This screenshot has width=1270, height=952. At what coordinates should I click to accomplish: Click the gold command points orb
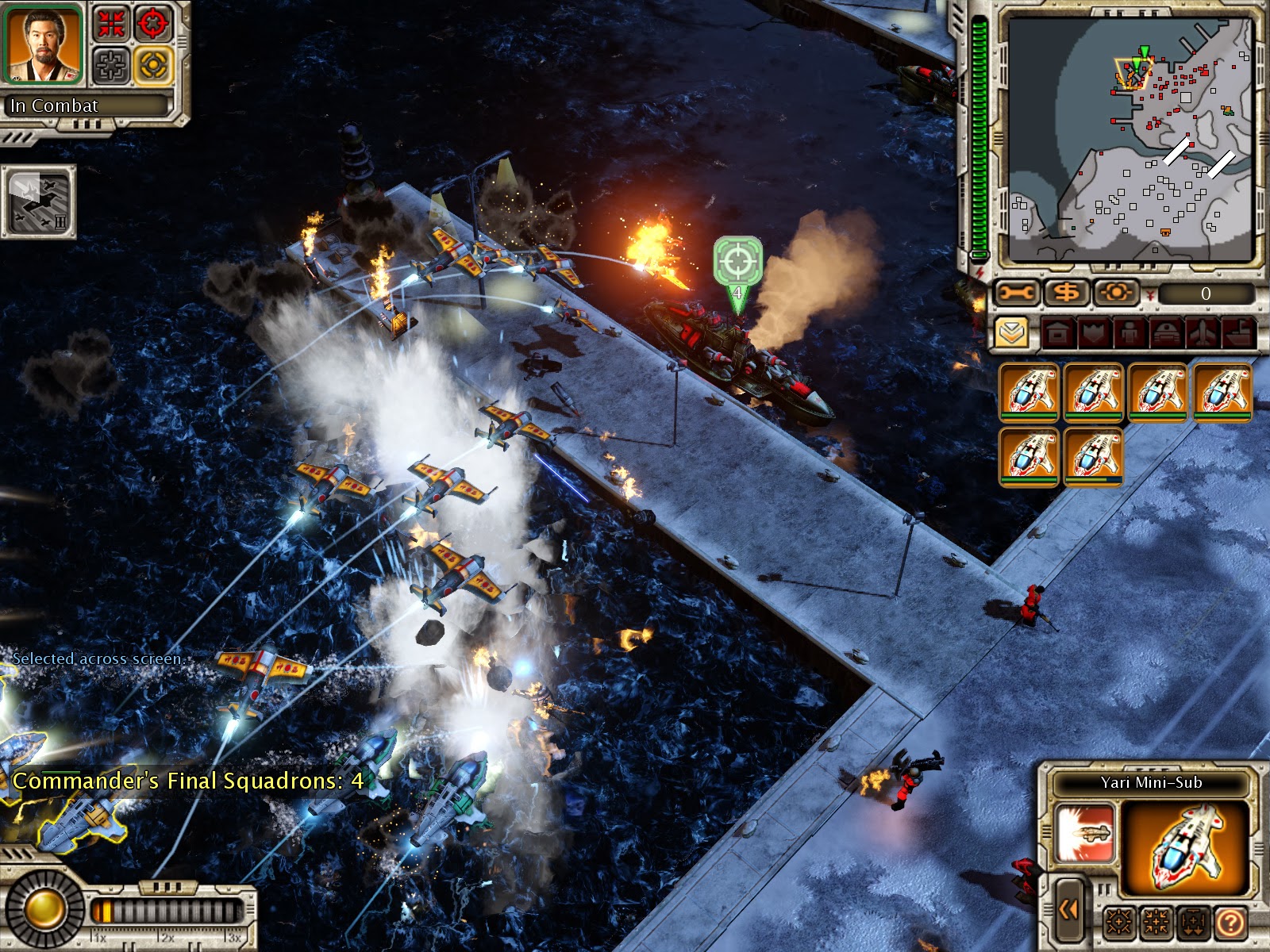coord(44,909)
